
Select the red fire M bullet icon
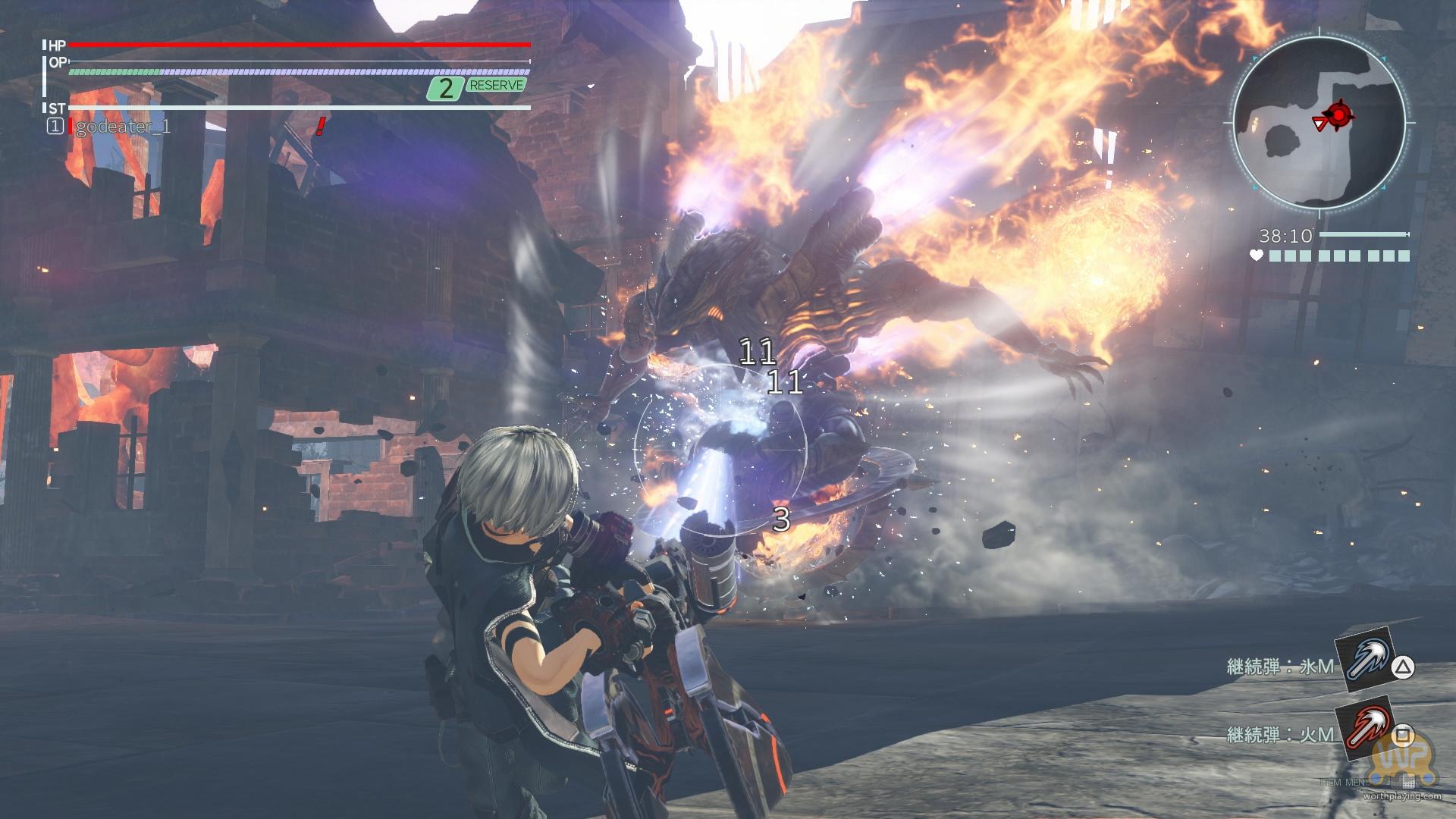tap(1363, 734)
